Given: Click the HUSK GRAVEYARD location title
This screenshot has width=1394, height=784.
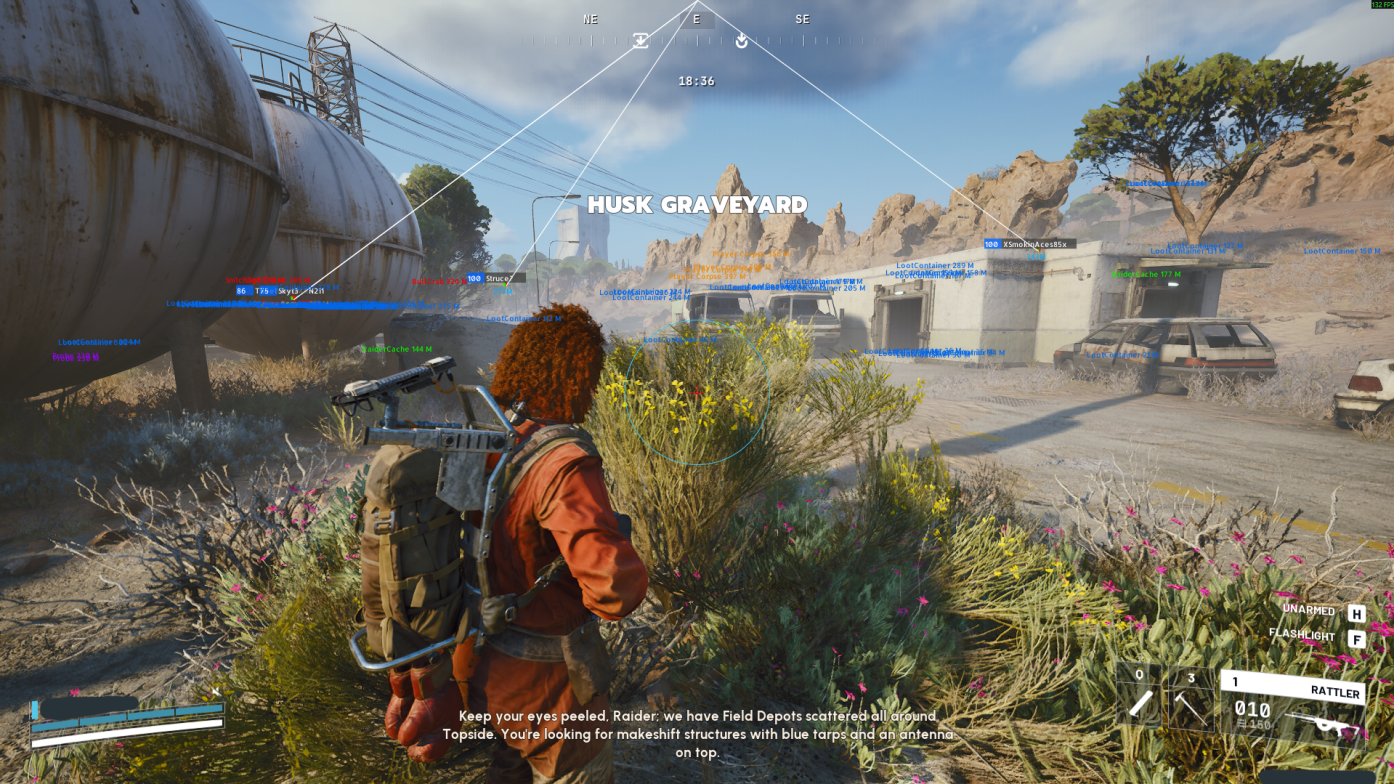Looking at the screenshot, I should point(697,204).
